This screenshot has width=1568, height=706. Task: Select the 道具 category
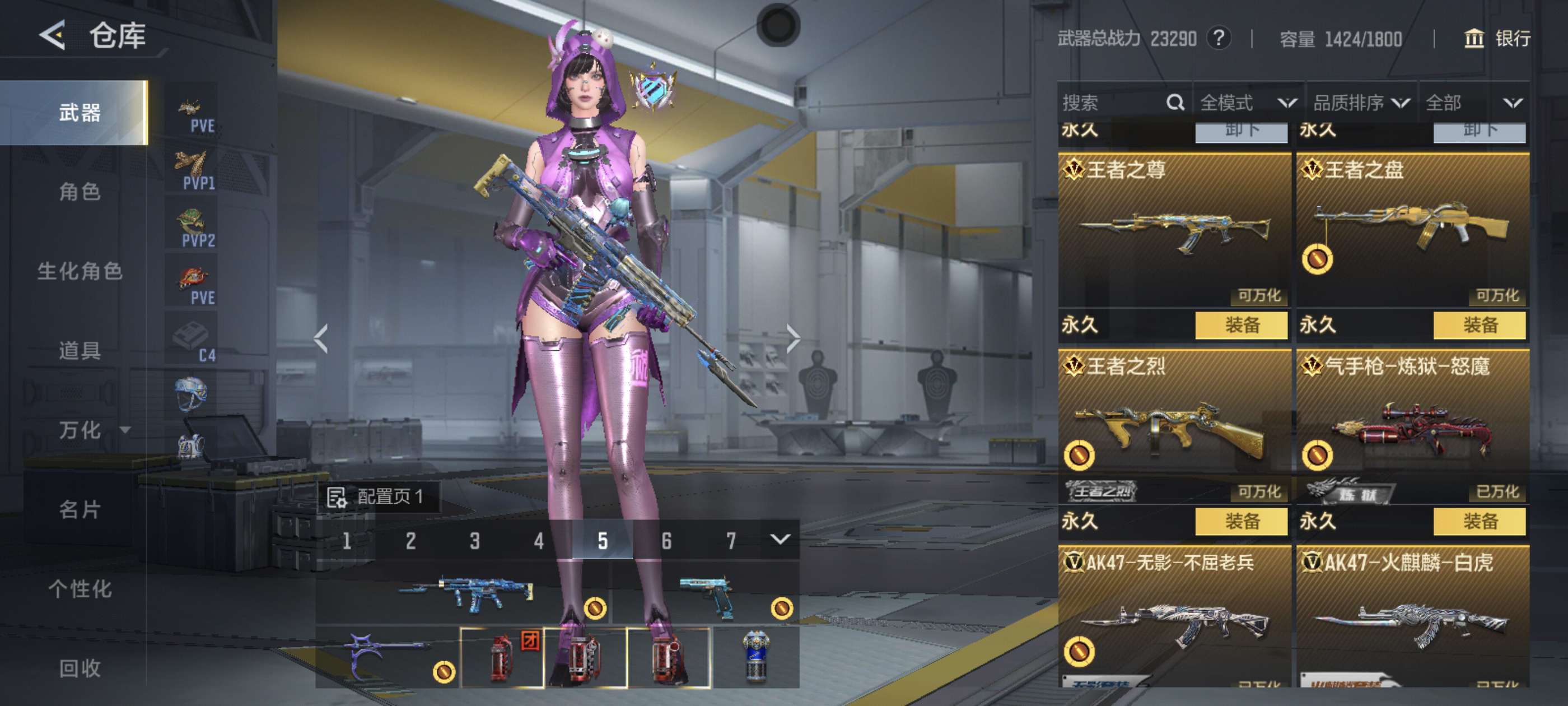(x=80, y=351)
